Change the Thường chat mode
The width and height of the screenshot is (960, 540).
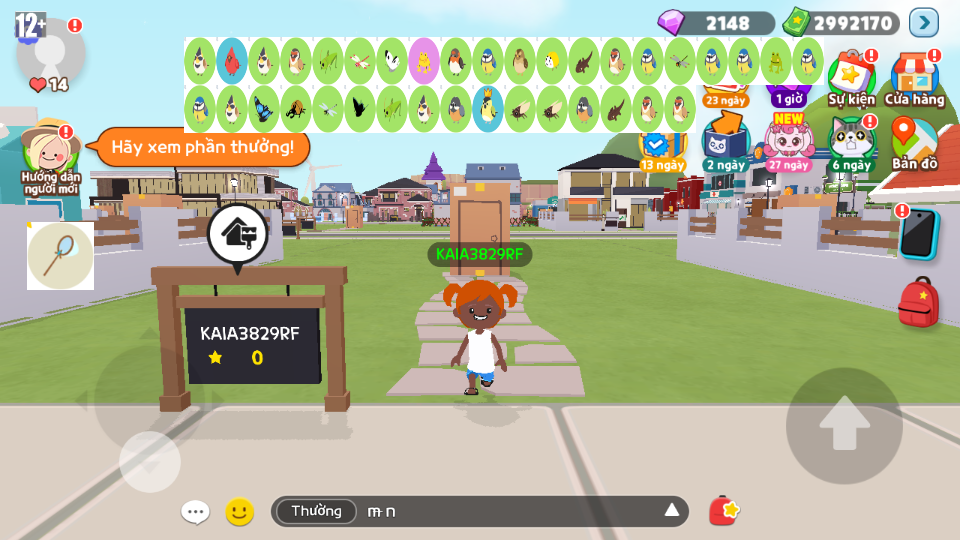click(316, 512)
